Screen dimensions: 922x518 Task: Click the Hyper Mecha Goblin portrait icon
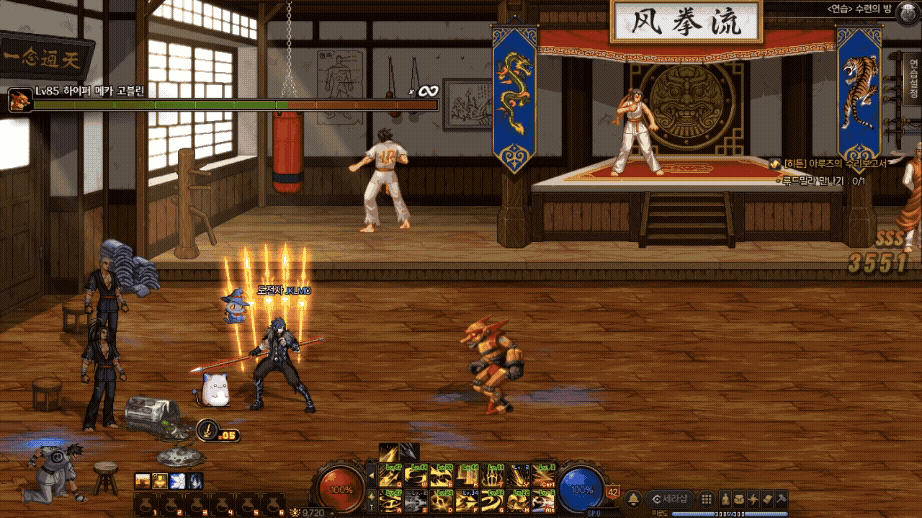click(x=18, y=100)
